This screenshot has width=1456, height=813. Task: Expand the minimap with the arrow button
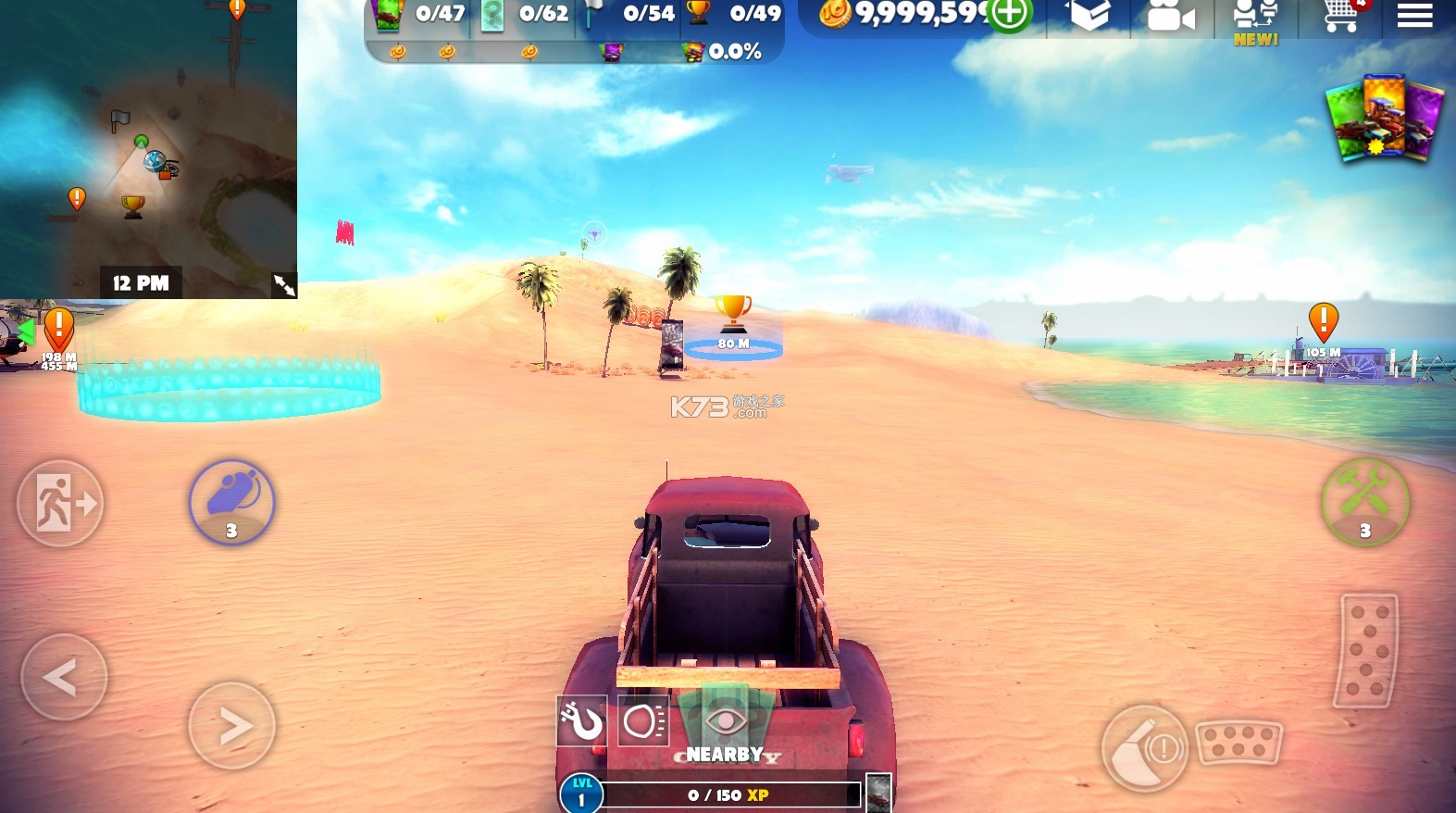(x=284, y=285)
